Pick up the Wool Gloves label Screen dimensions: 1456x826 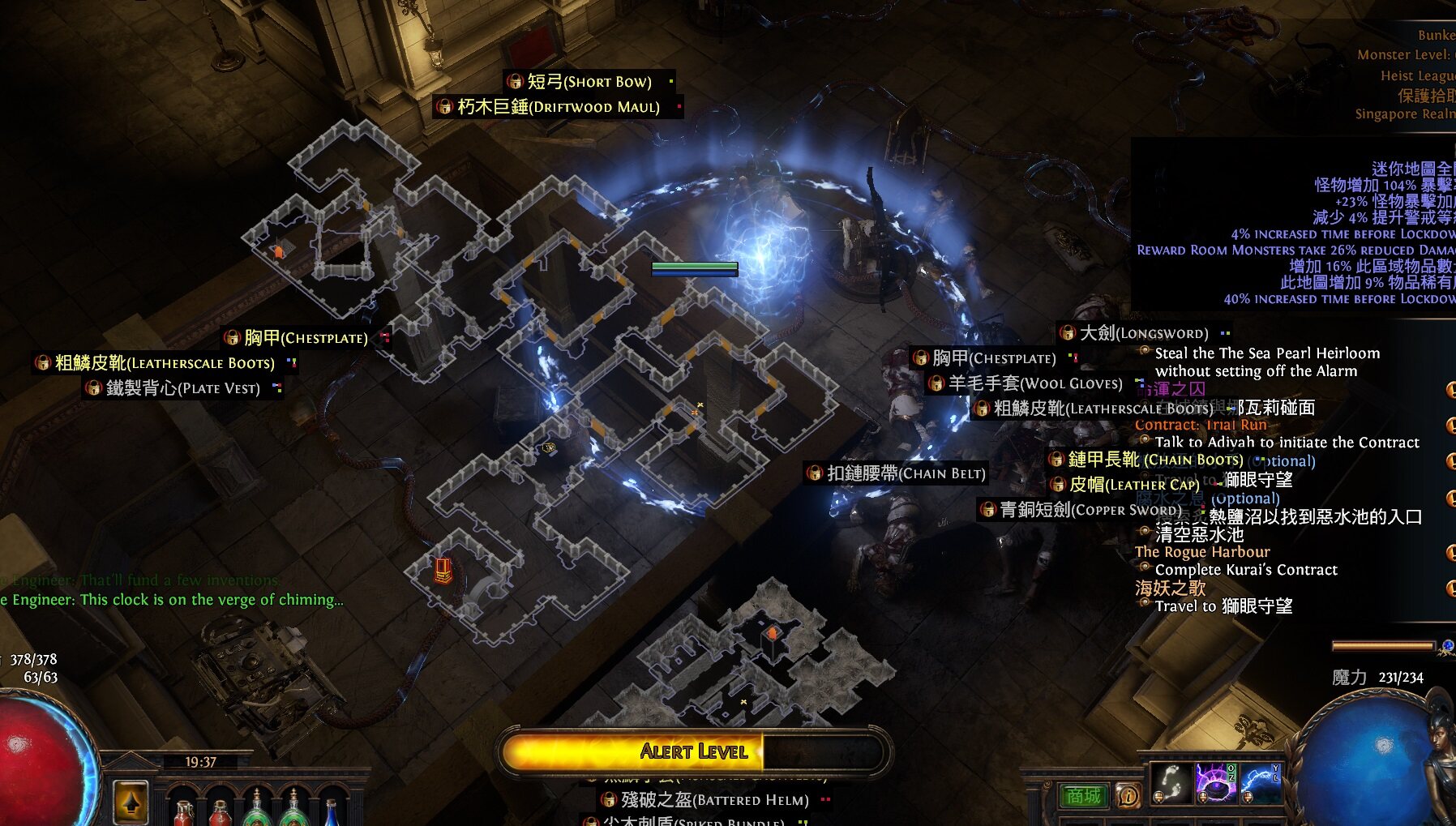tap(1035, 383)
